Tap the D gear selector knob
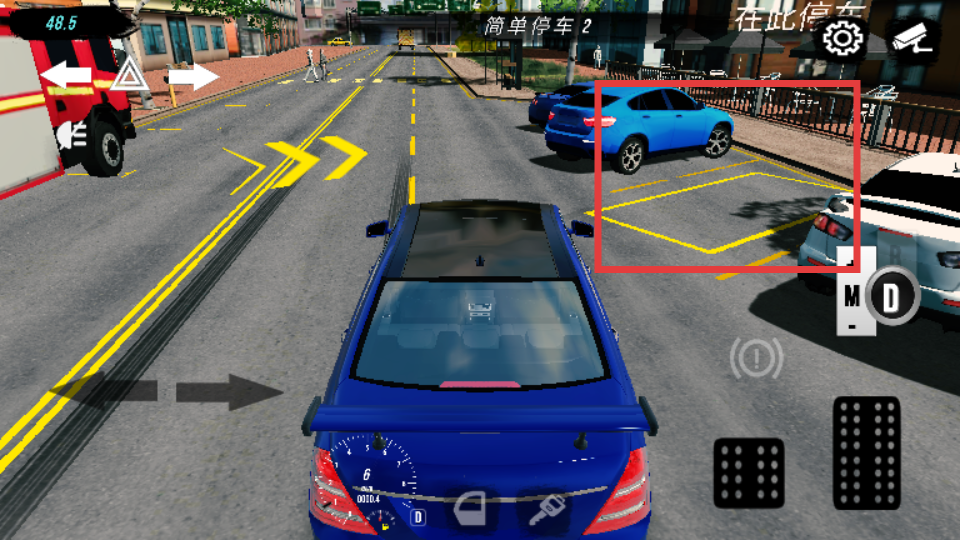 (886, 297)
